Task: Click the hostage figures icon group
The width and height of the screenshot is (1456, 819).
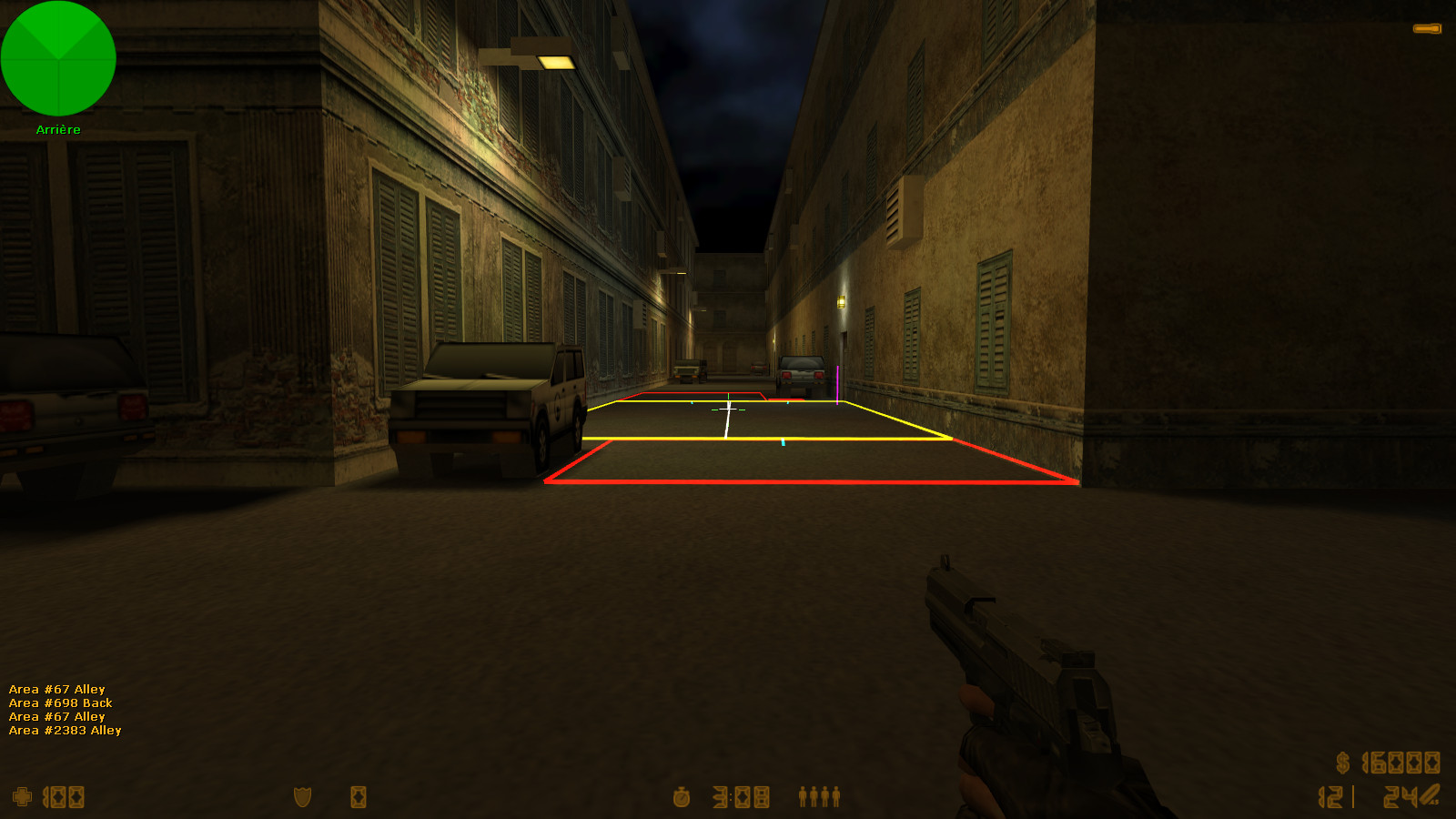Action: (x=817, y=798)
